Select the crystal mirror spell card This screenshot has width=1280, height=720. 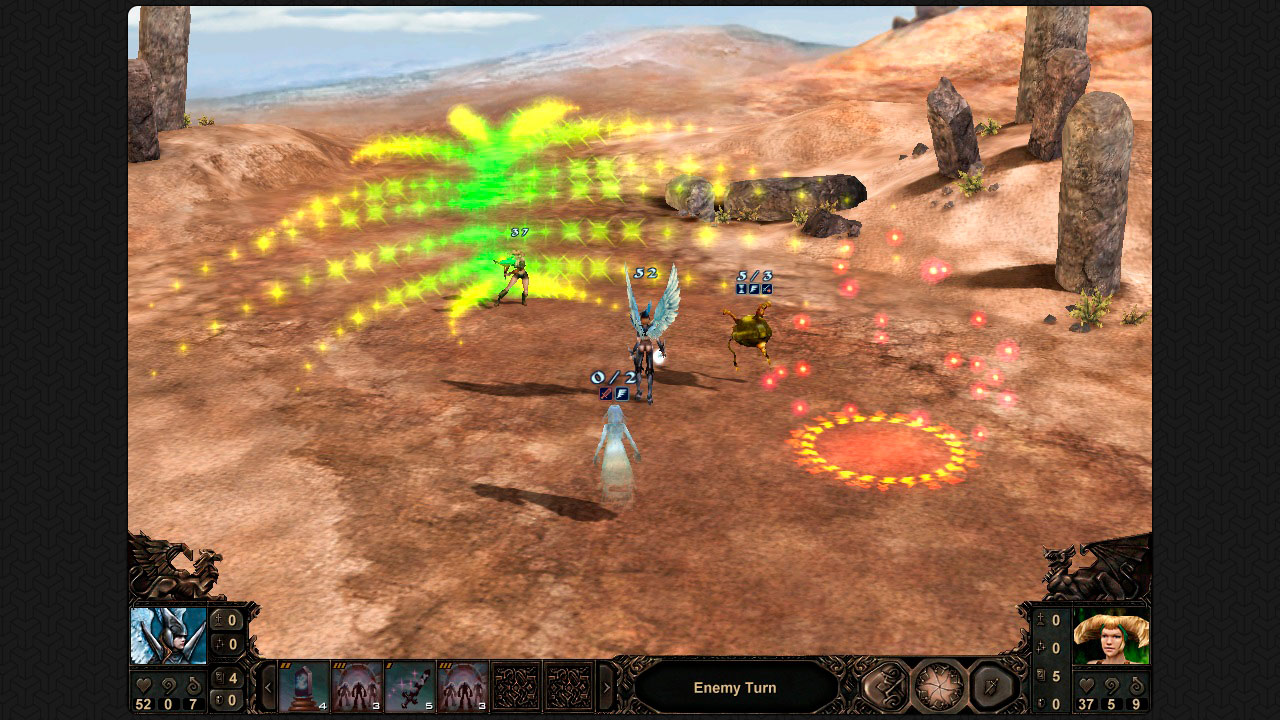pyautogui.click(x=304, y=684)
